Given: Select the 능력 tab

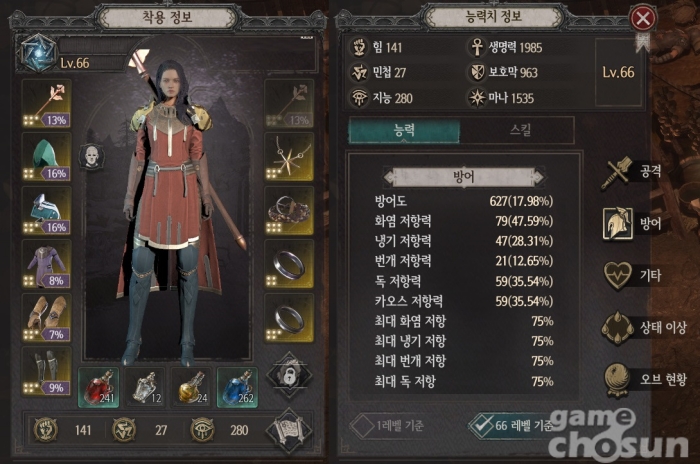Looking at the screenshot, I should click(404, 130).
